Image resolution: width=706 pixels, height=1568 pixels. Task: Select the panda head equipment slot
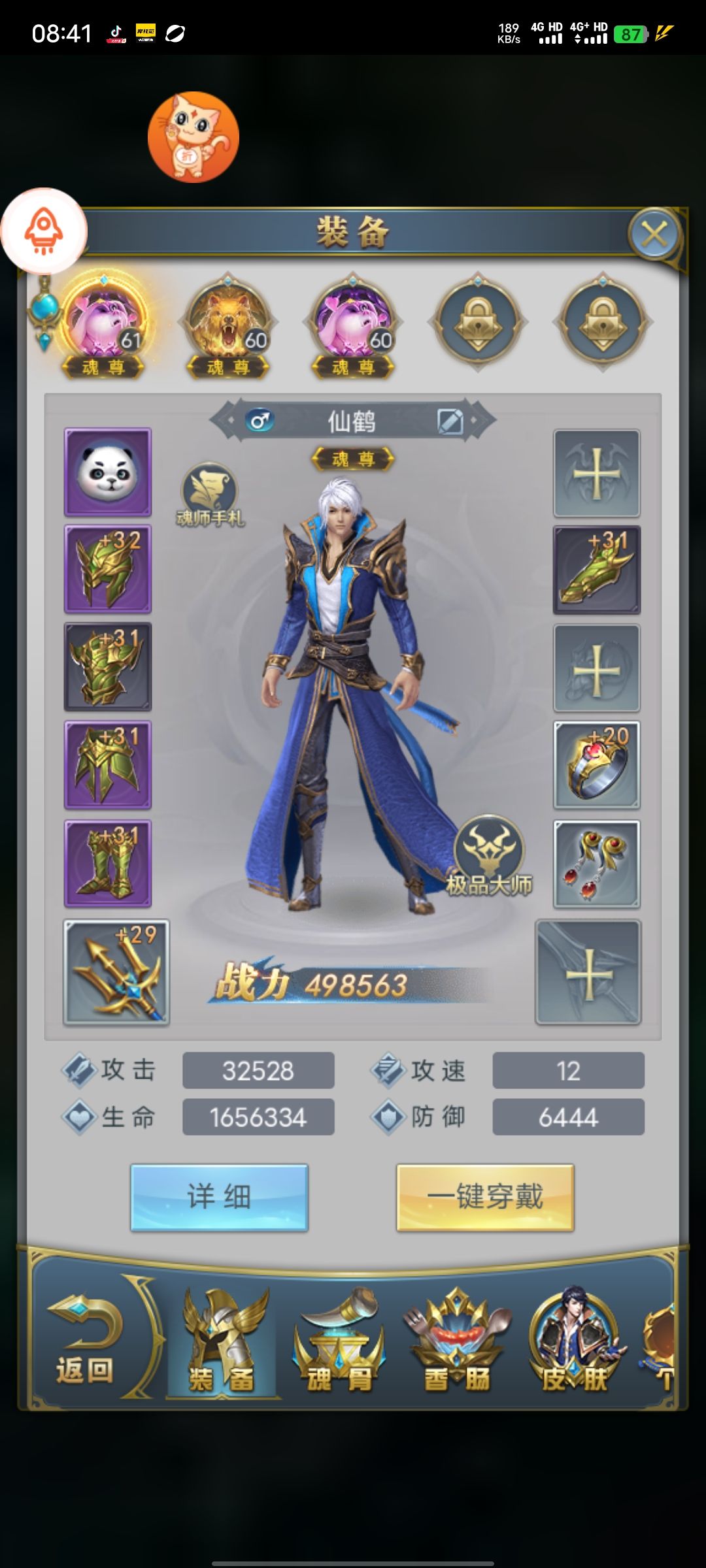[x=108, y=472]
